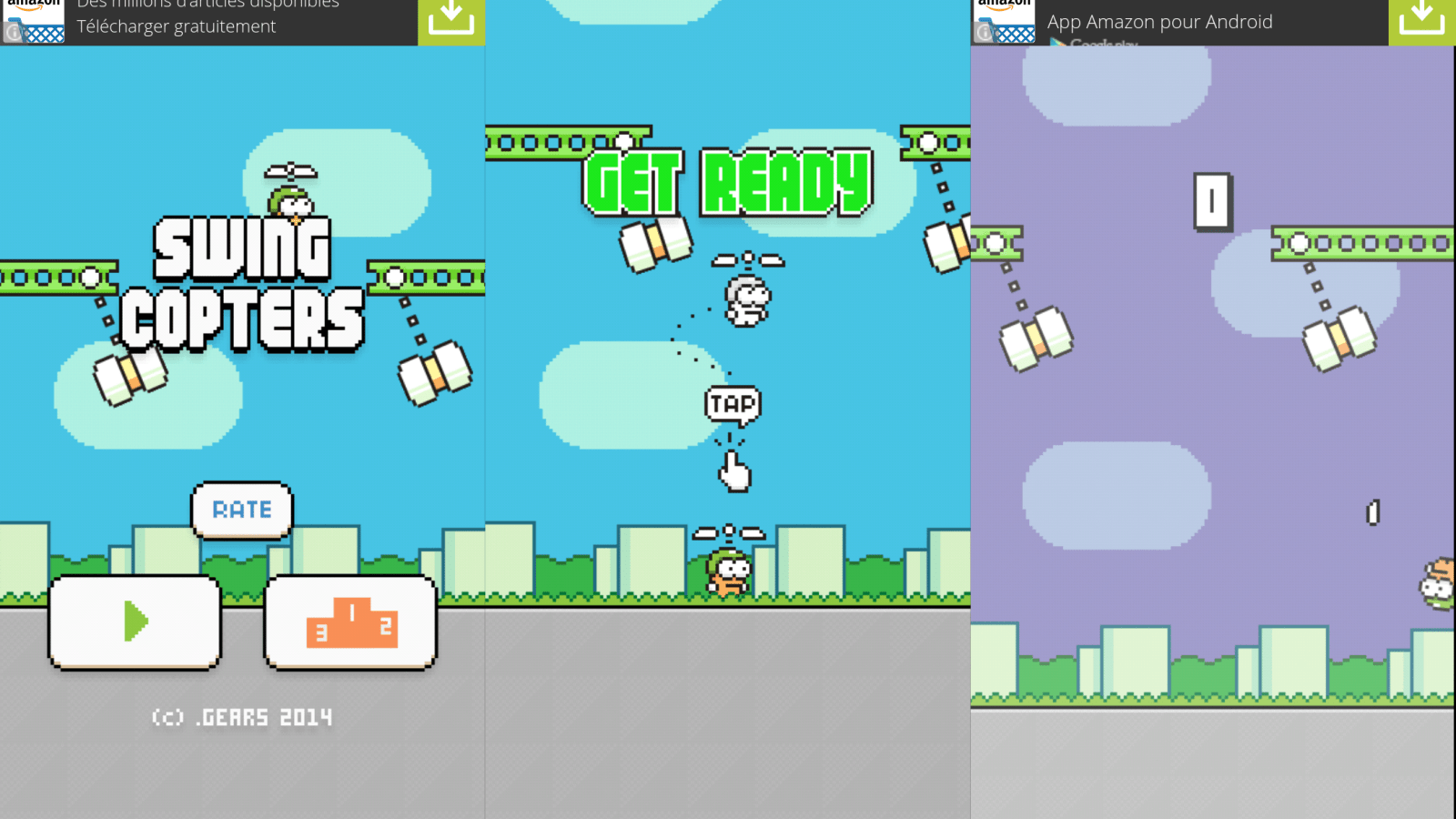Select the copyright text '(c) .GEARS 2014'
This screenshot has height=819, width=1456.
(x=242, y=716)
